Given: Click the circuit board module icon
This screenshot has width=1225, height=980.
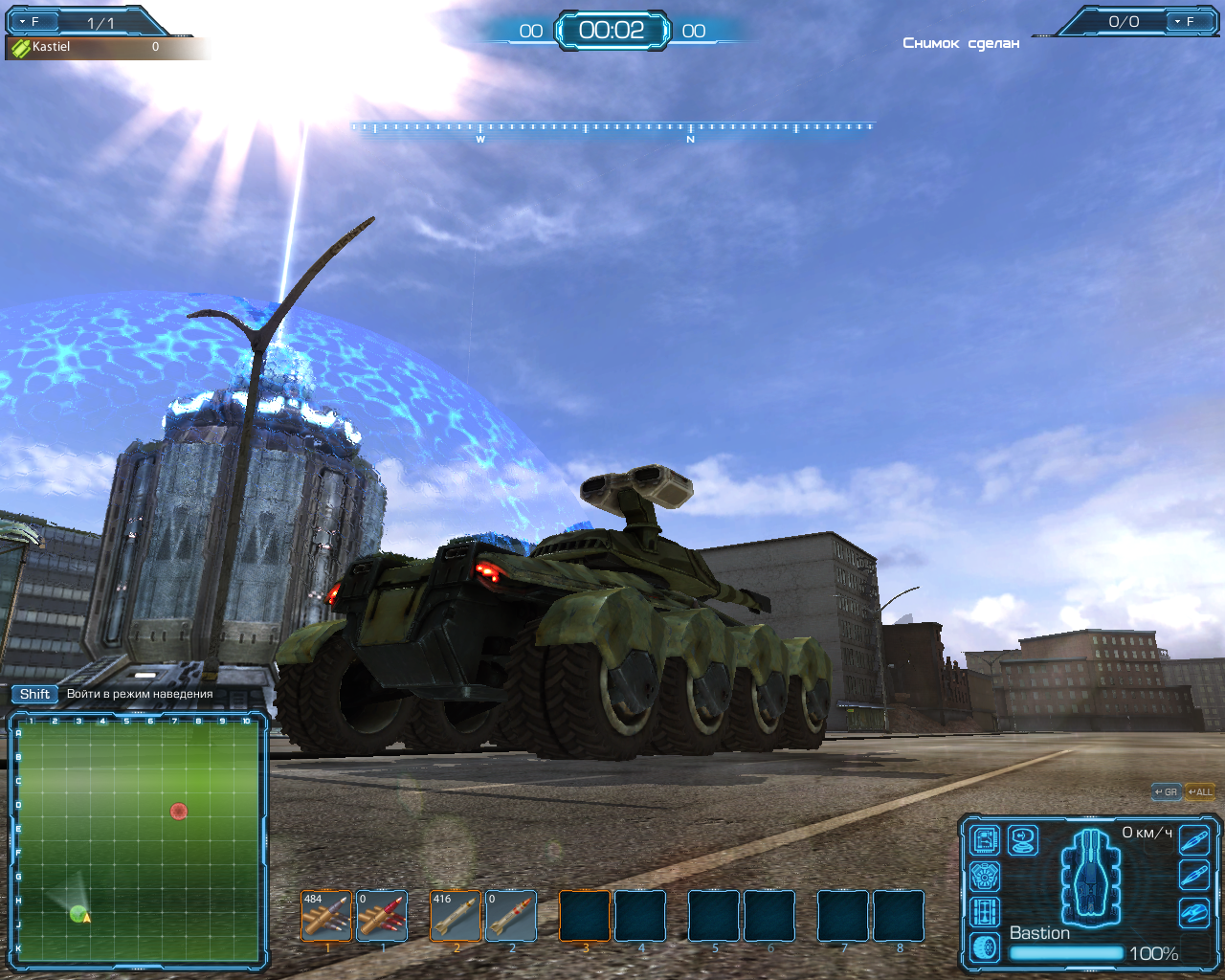Looking at the screenshot, I should (986, 840).
